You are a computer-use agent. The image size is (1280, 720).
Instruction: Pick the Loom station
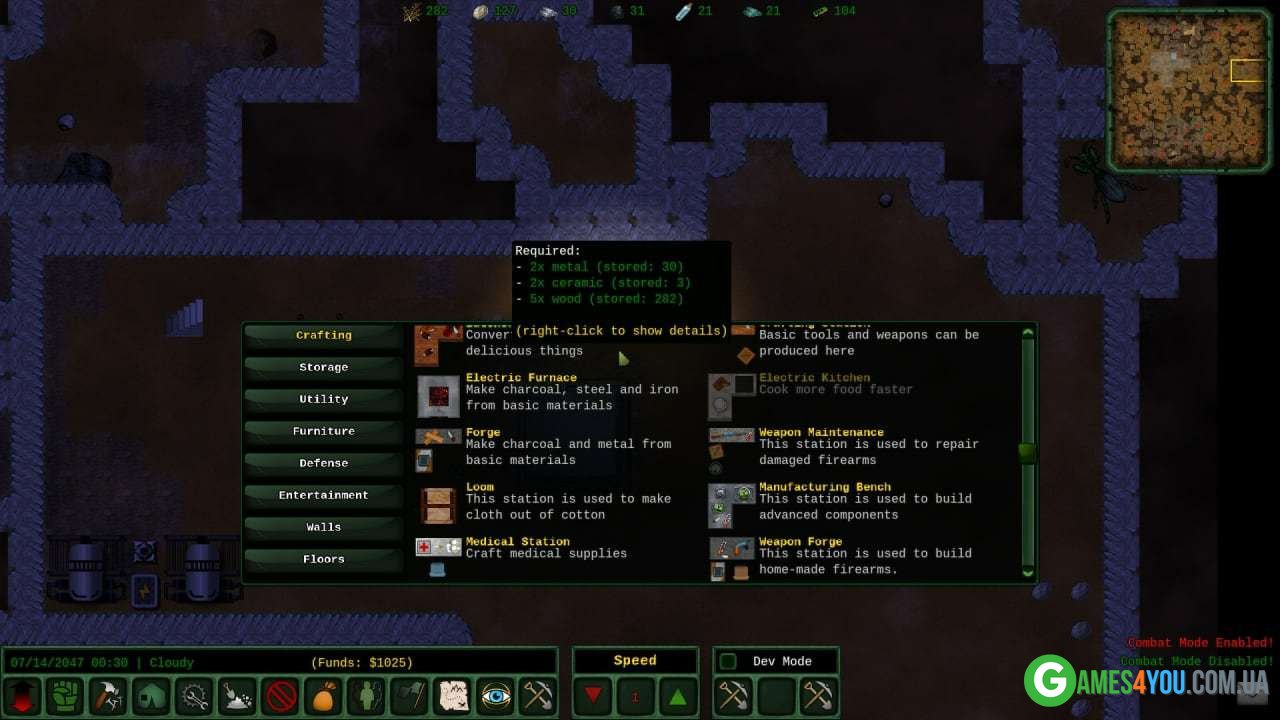tap(480, 488)
